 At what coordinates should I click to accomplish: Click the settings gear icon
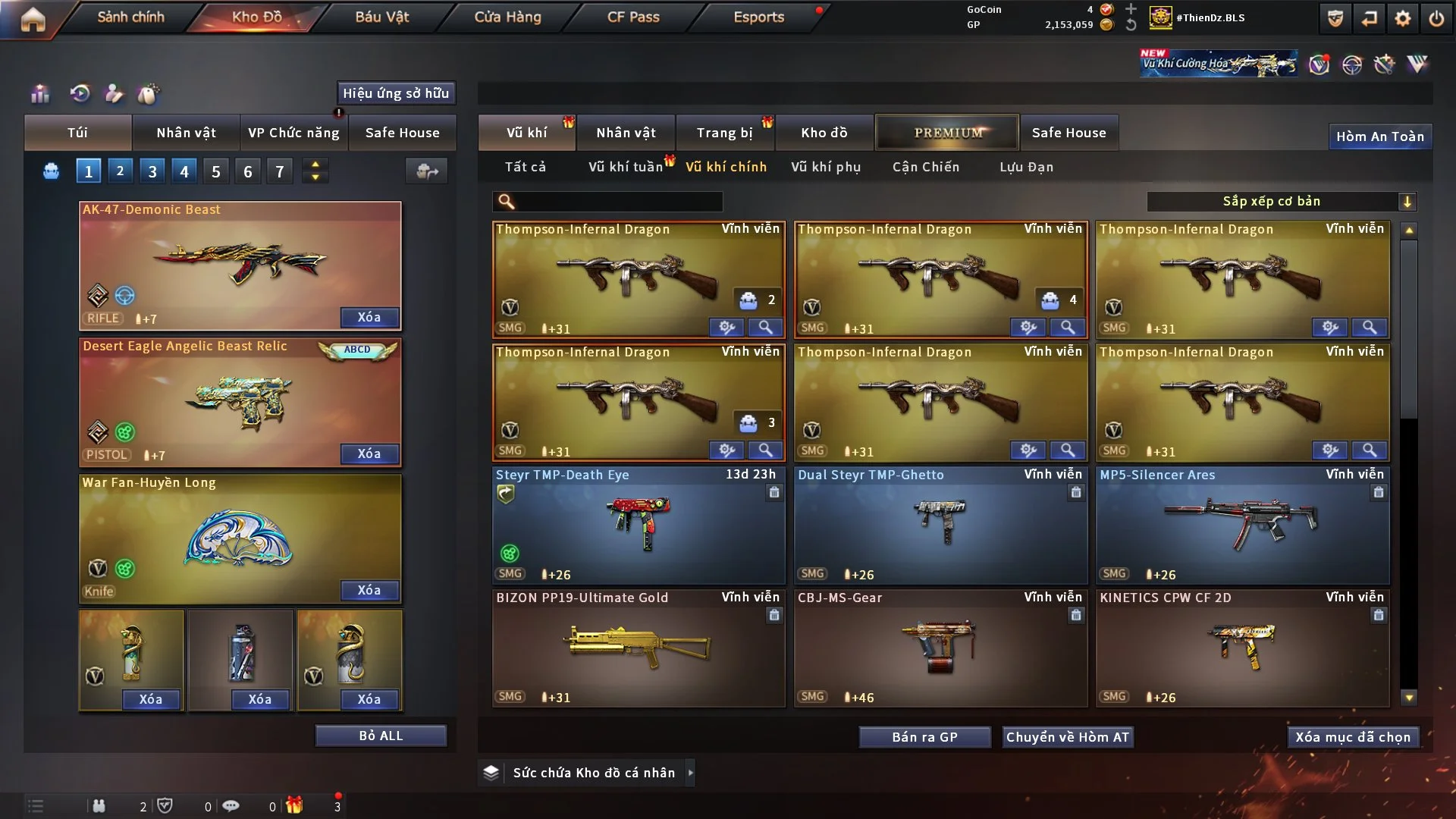click(x=1403, y=18)
